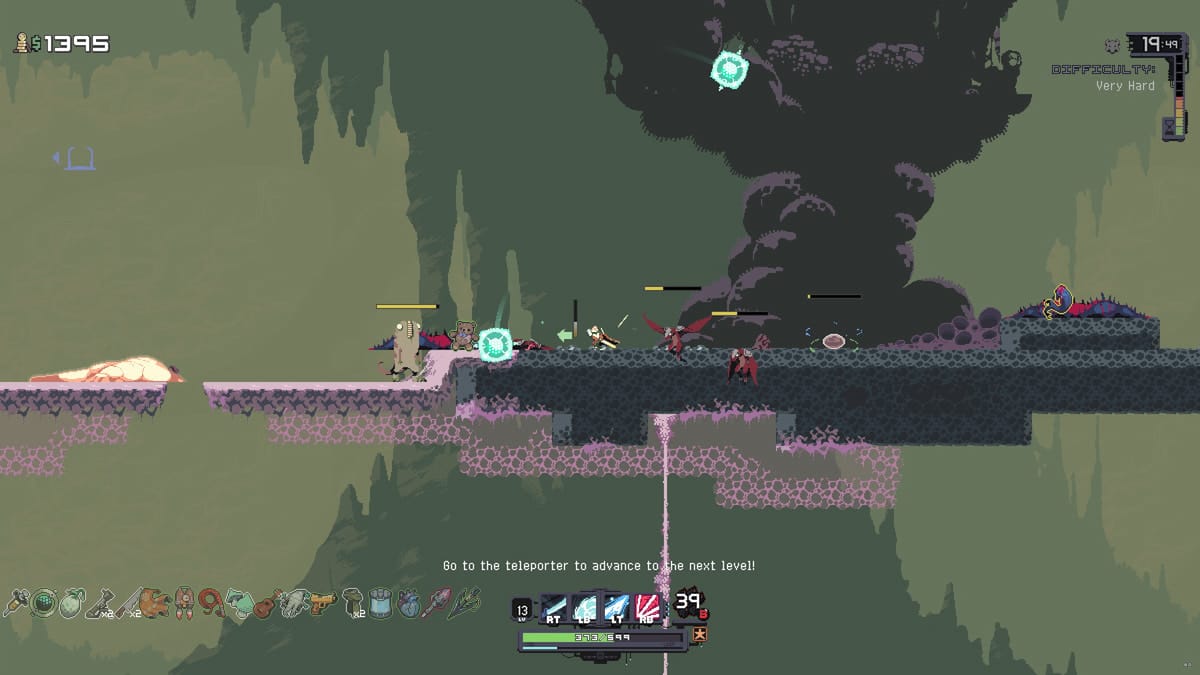Viewport: 1200px width, 675px height.
Task: Click the glass canister item icon
Action: click(x=380, y=603)
